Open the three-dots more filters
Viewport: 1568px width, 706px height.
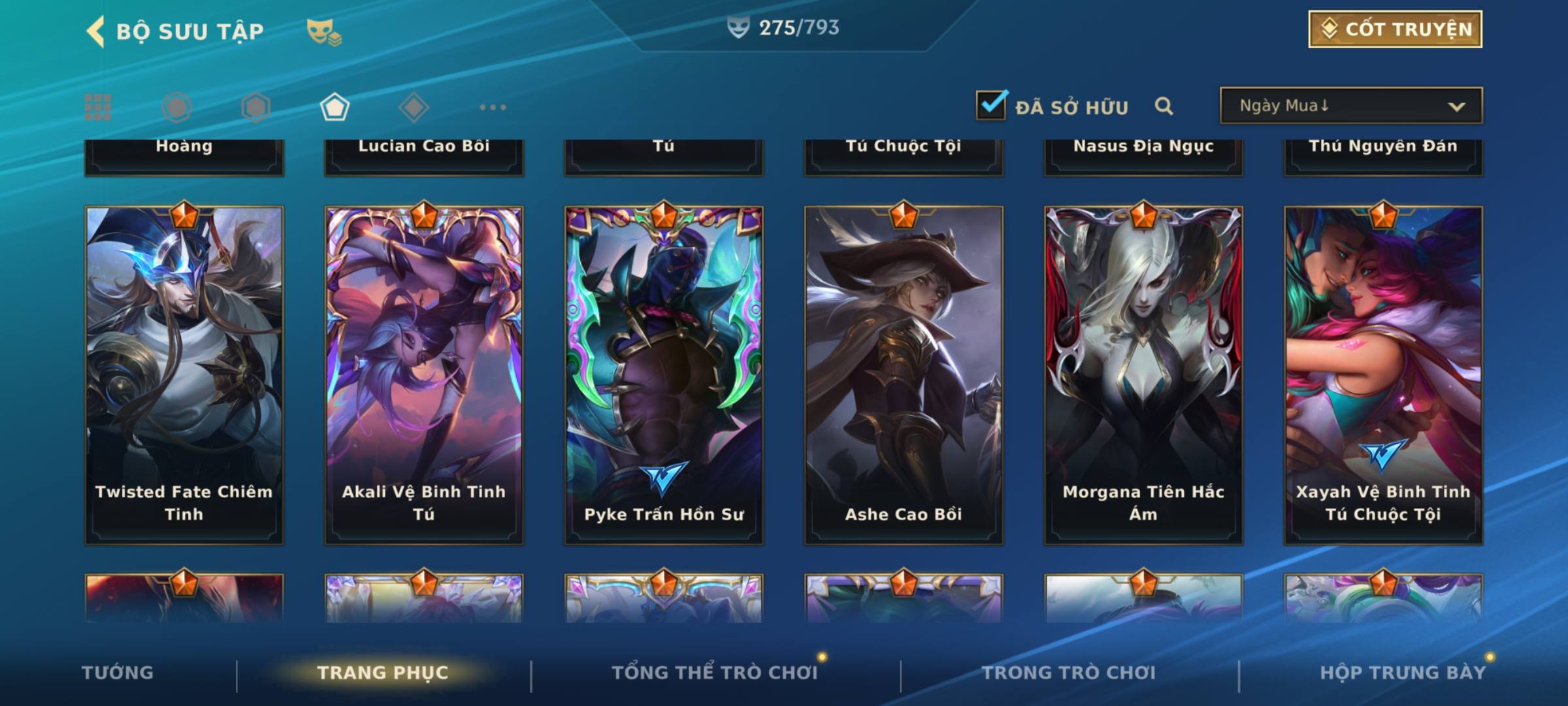pyautogui.click(x=493, y=107)
